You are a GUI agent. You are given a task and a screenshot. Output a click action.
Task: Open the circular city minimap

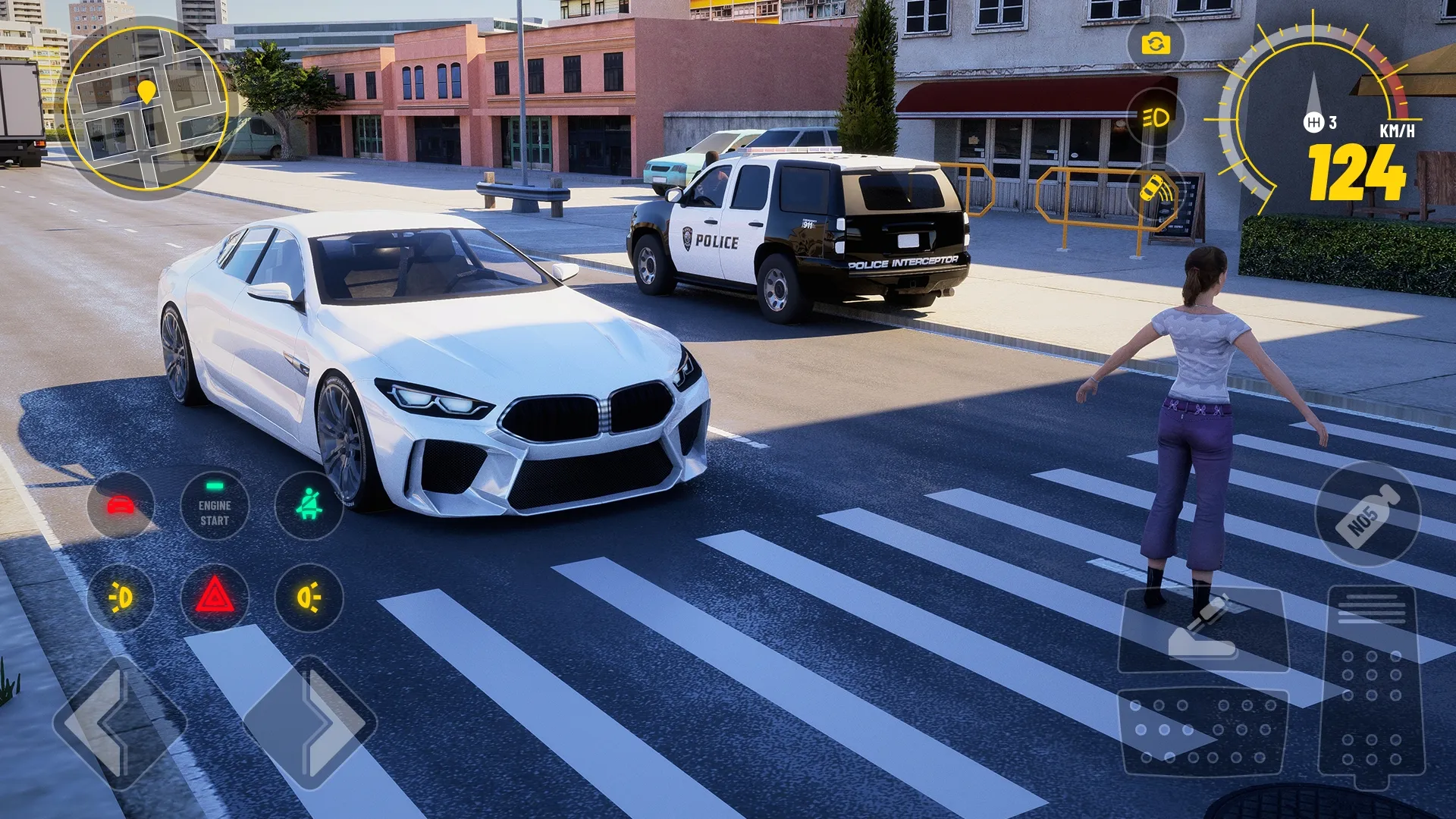(x=146, y=108)
